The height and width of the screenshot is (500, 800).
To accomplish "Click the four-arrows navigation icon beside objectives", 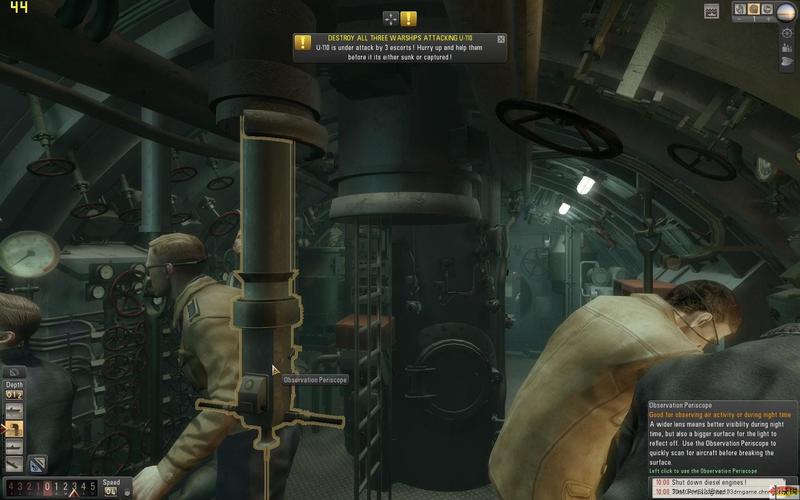I will pyautogui.click(x=391, y=18).
